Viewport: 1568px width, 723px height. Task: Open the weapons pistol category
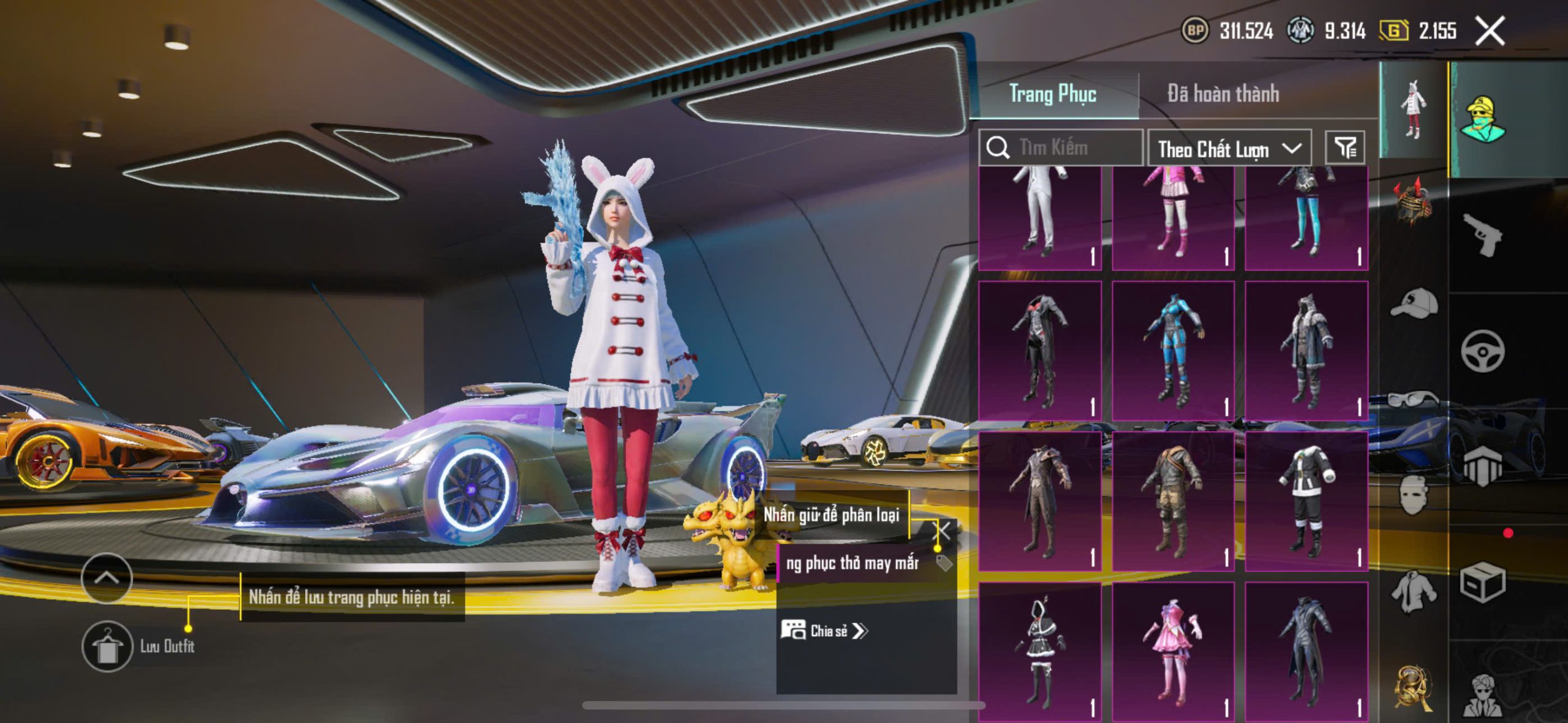[x=1482, y=234]
